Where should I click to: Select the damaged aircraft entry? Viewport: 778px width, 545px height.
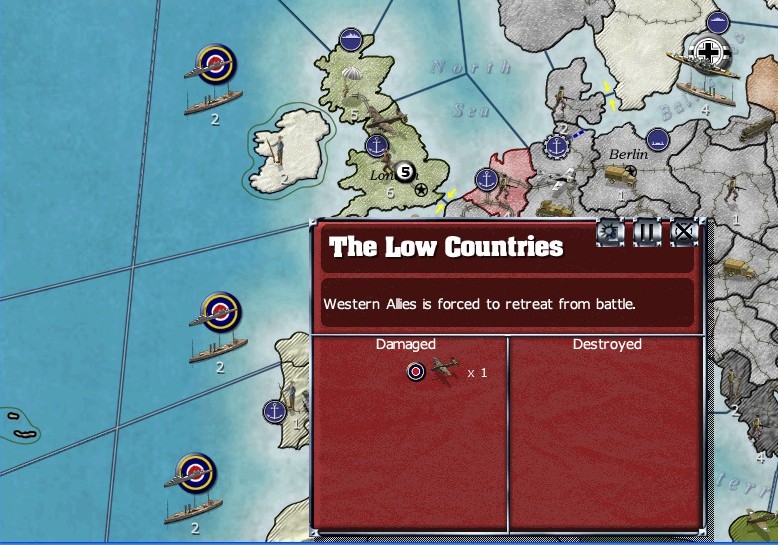point(446,372)
